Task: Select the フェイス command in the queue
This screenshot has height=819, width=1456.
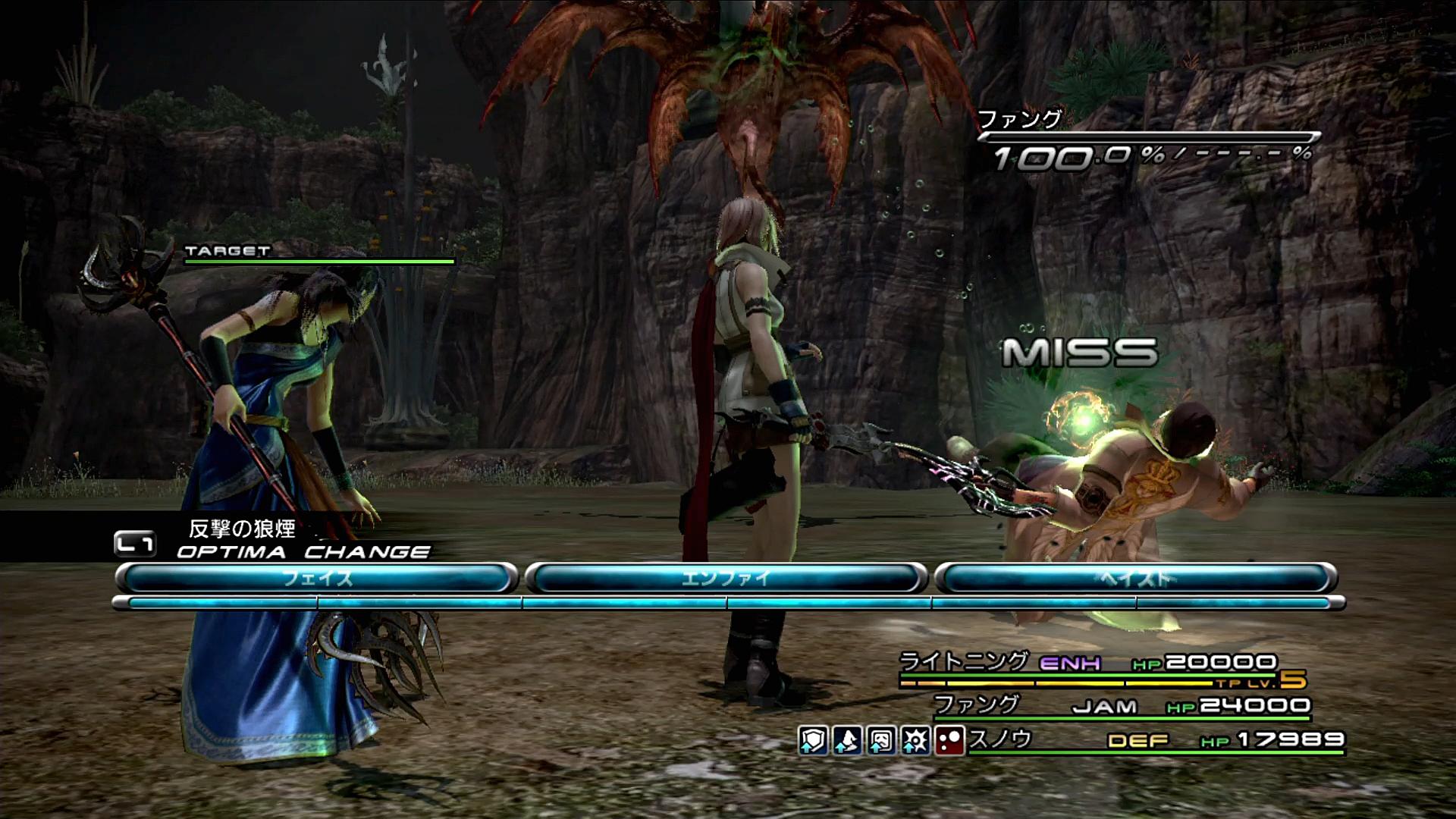Action: coord(317,579)
